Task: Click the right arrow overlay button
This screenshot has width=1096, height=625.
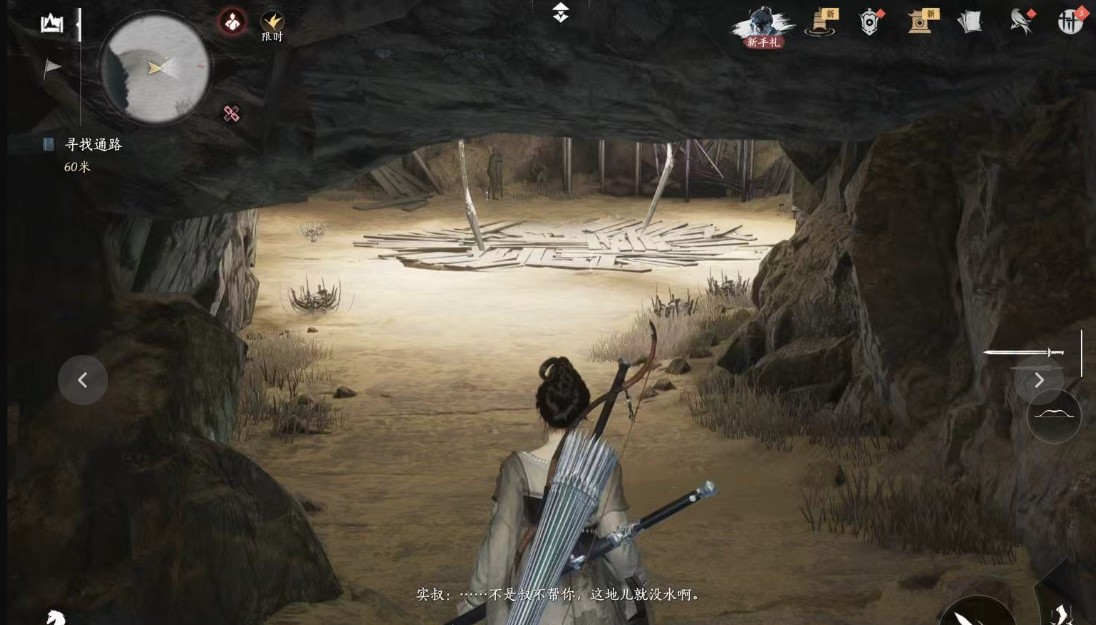Action: click(x=1039, y=380)
